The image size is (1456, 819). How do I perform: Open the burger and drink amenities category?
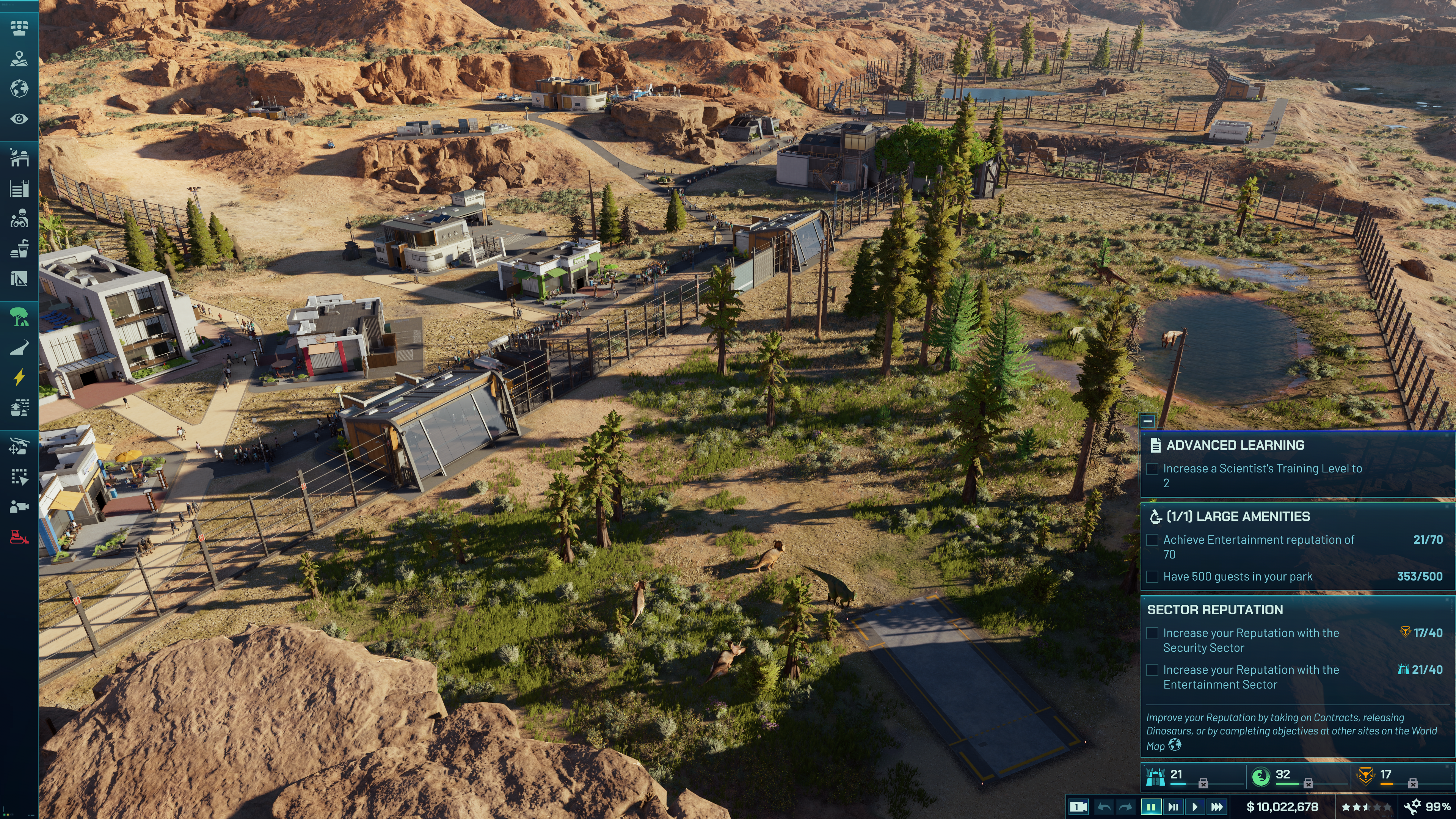pos(19,249)
